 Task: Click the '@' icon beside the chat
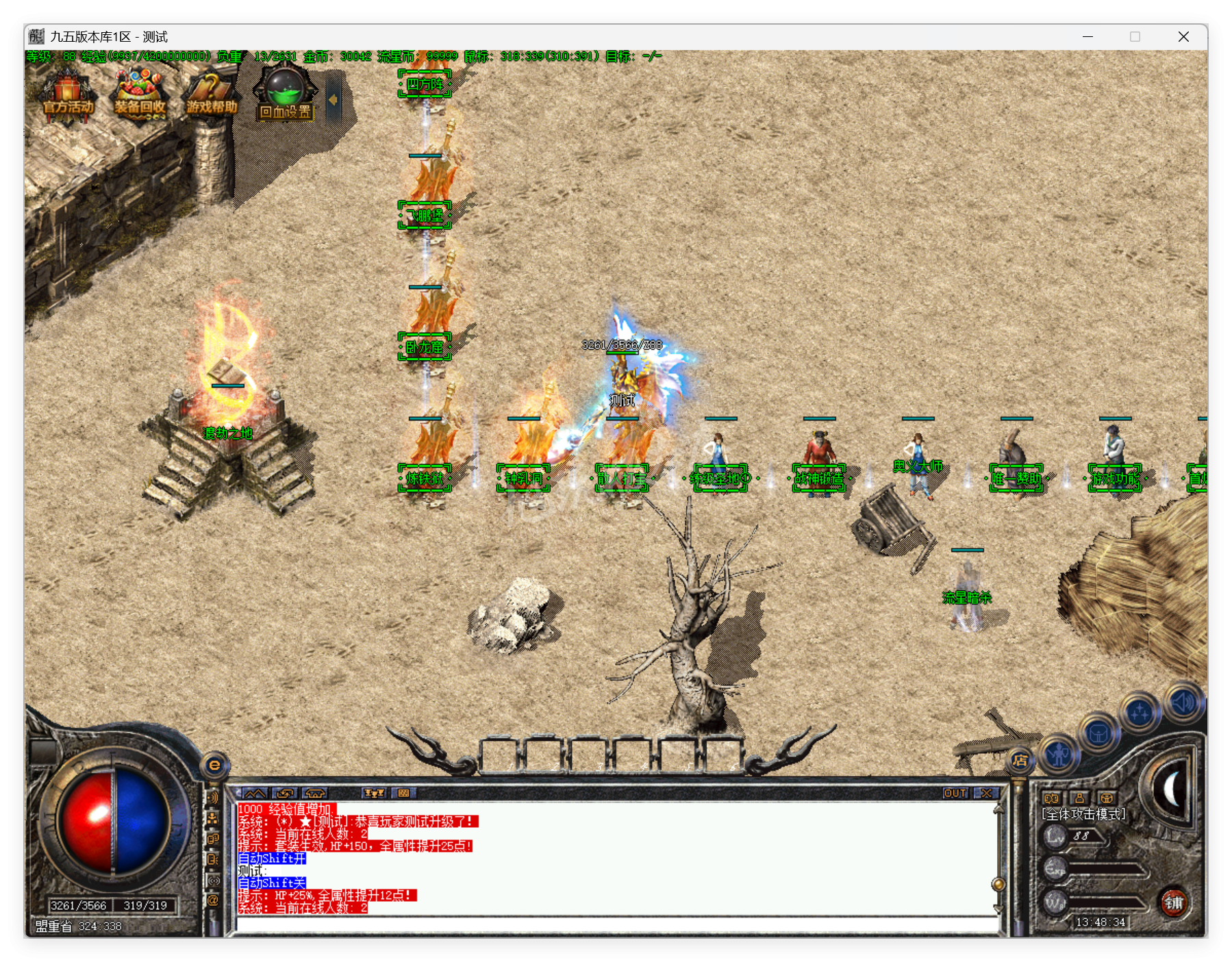pos(213,900)
